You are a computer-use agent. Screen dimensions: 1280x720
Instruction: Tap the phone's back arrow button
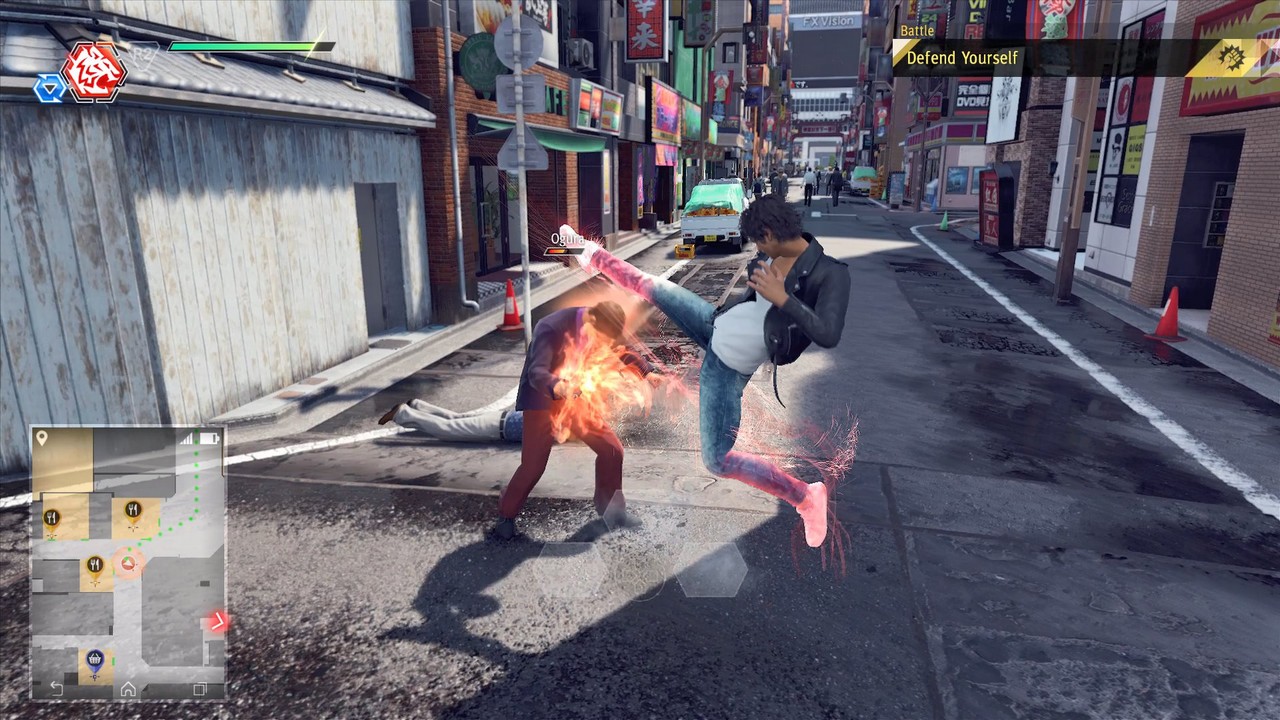(56, 689)
